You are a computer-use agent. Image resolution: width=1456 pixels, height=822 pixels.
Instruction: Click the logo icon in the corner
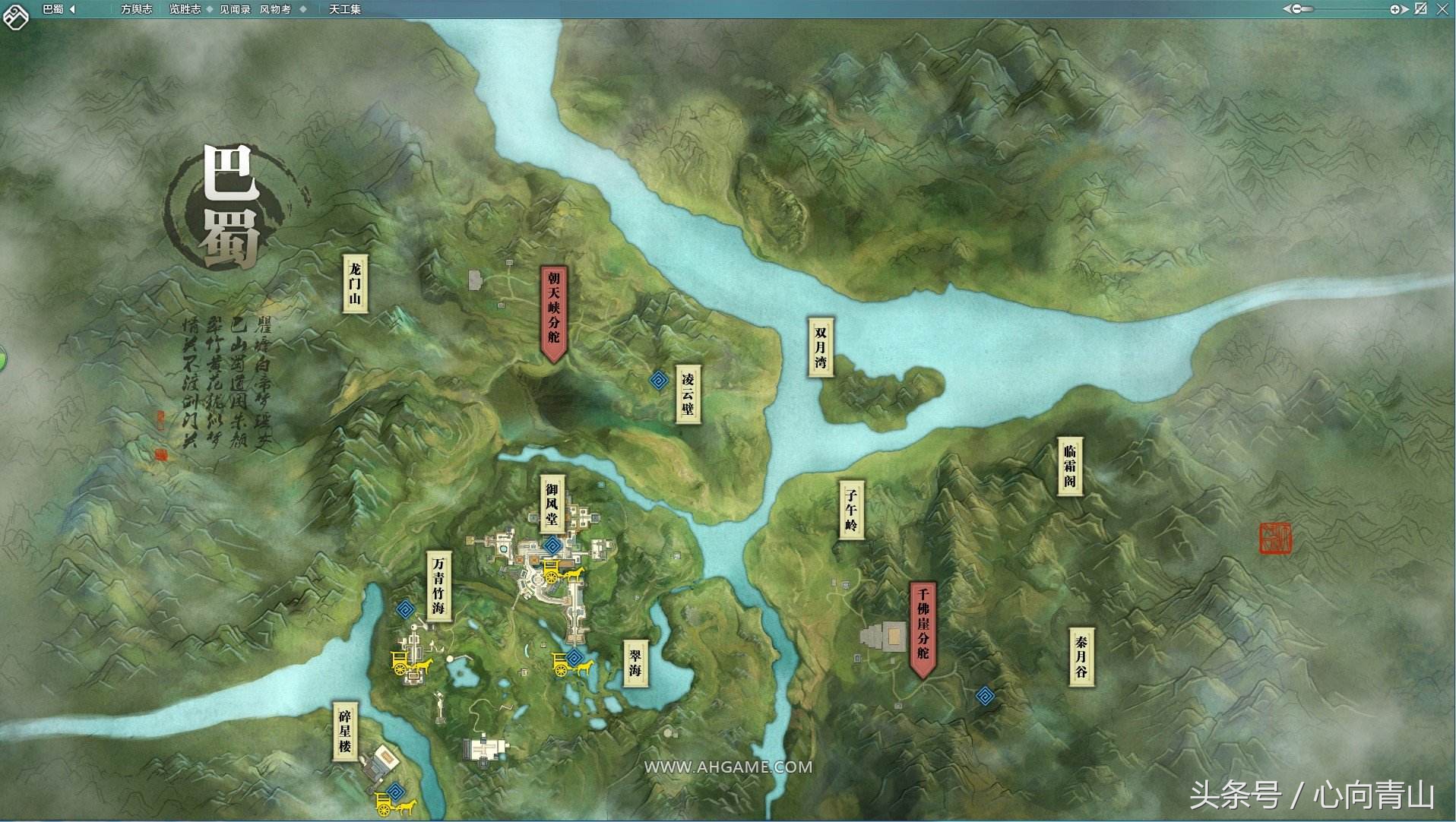(15, 15)
